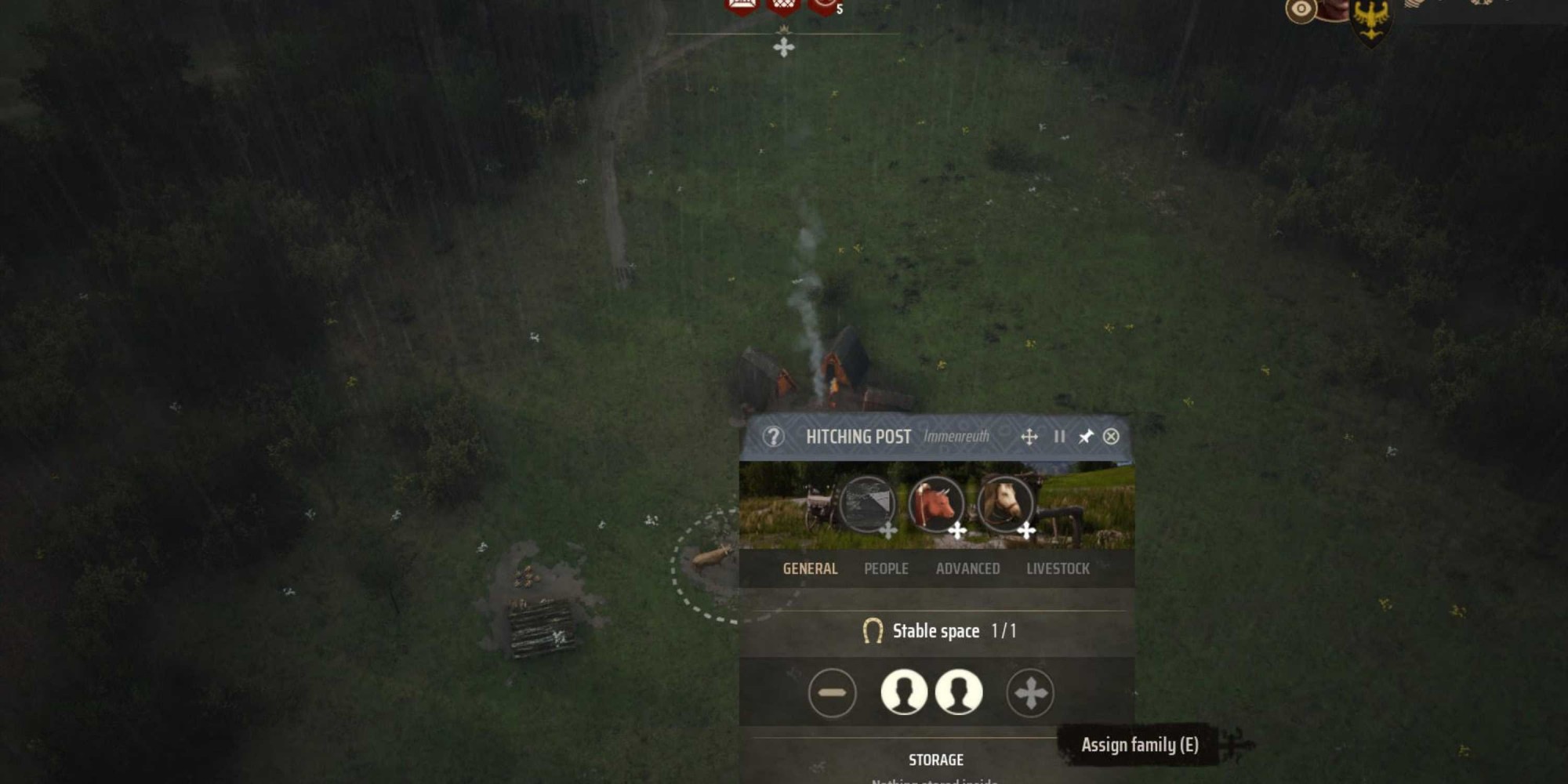Show the Livestock tab
1568x784 pixels.
tap(1058, 569)
